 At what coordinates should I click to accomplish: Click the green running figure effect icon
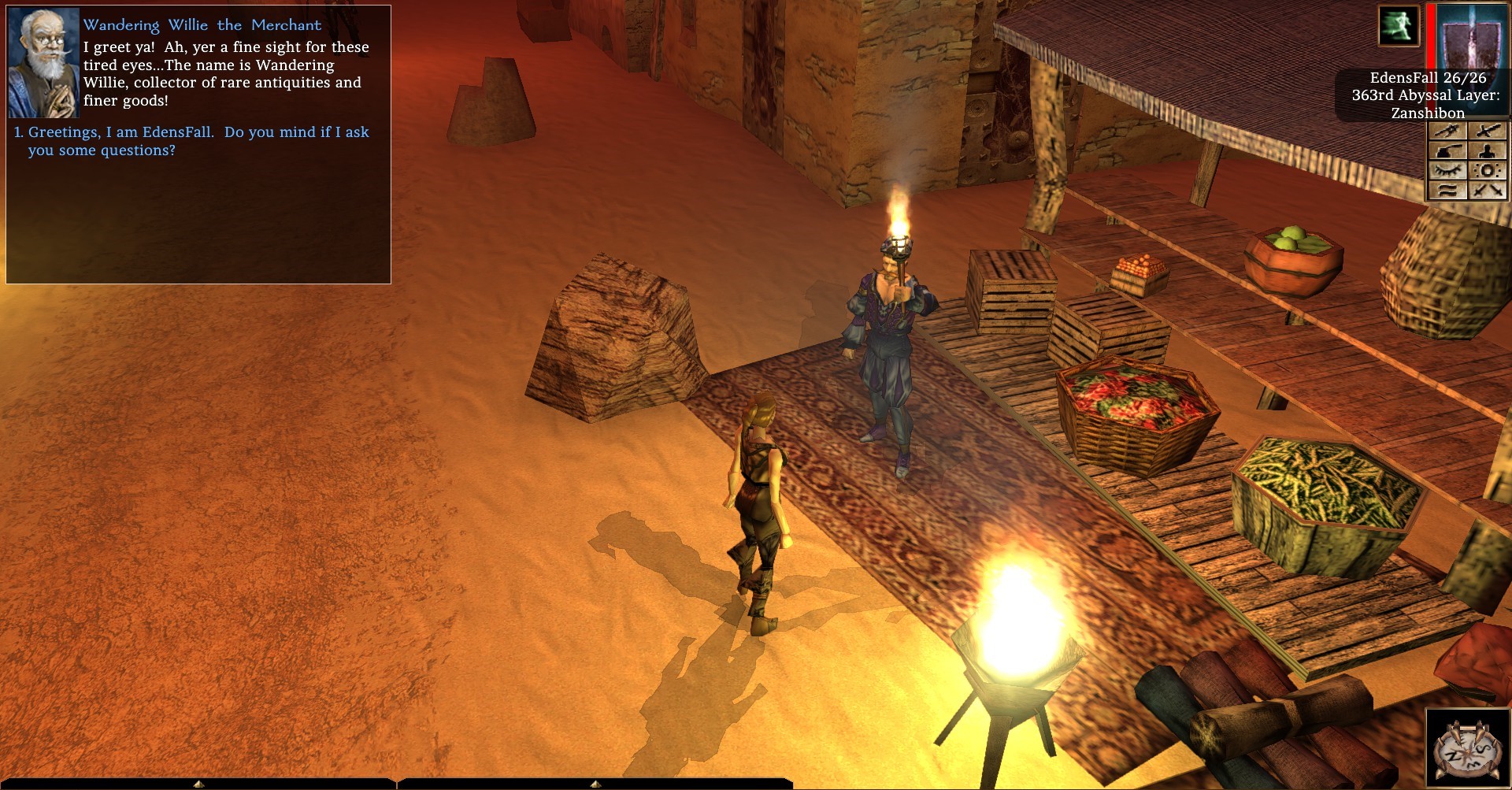[x=1398, y=25]
